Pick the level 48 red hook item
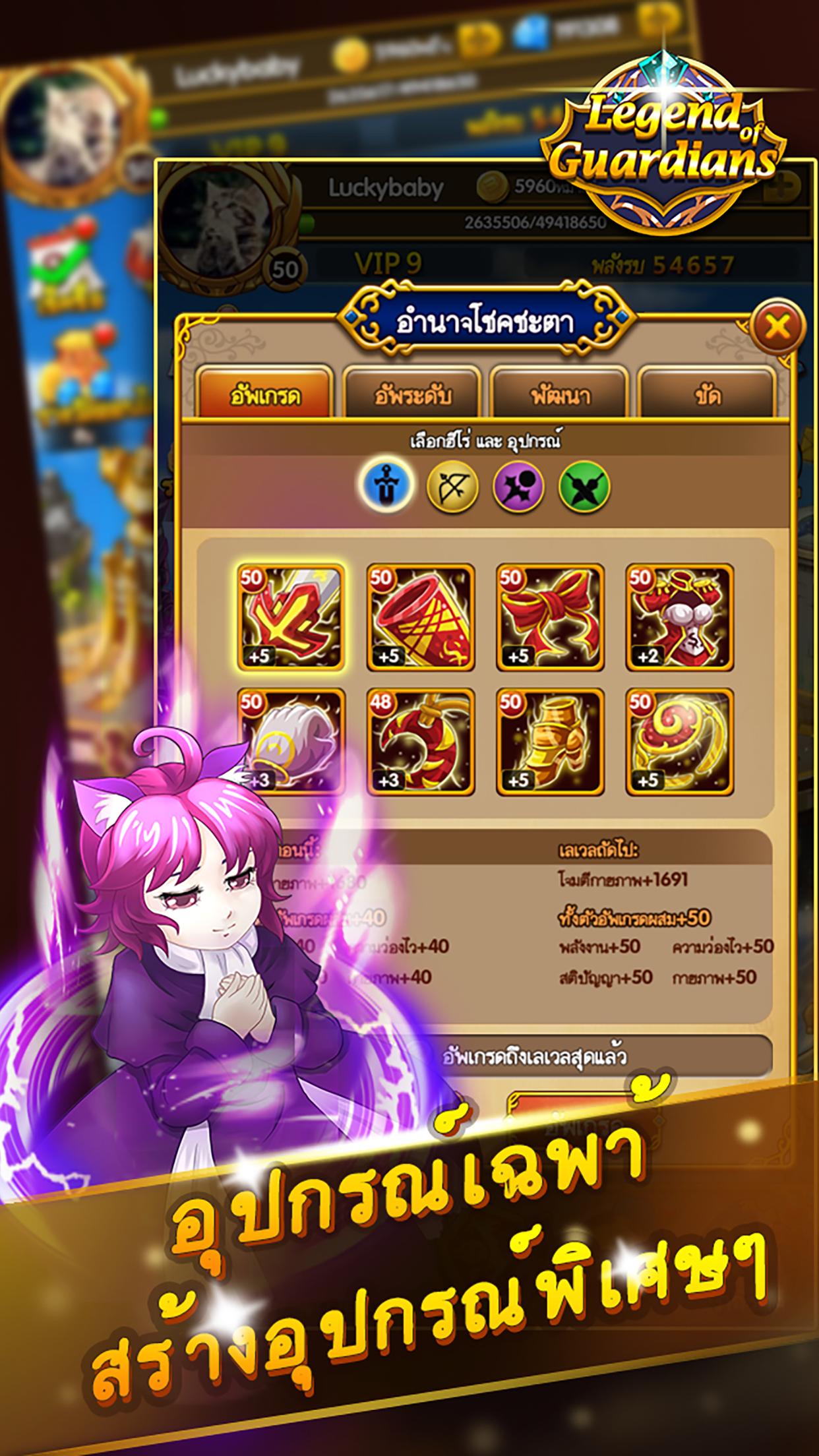 [421, 742]
